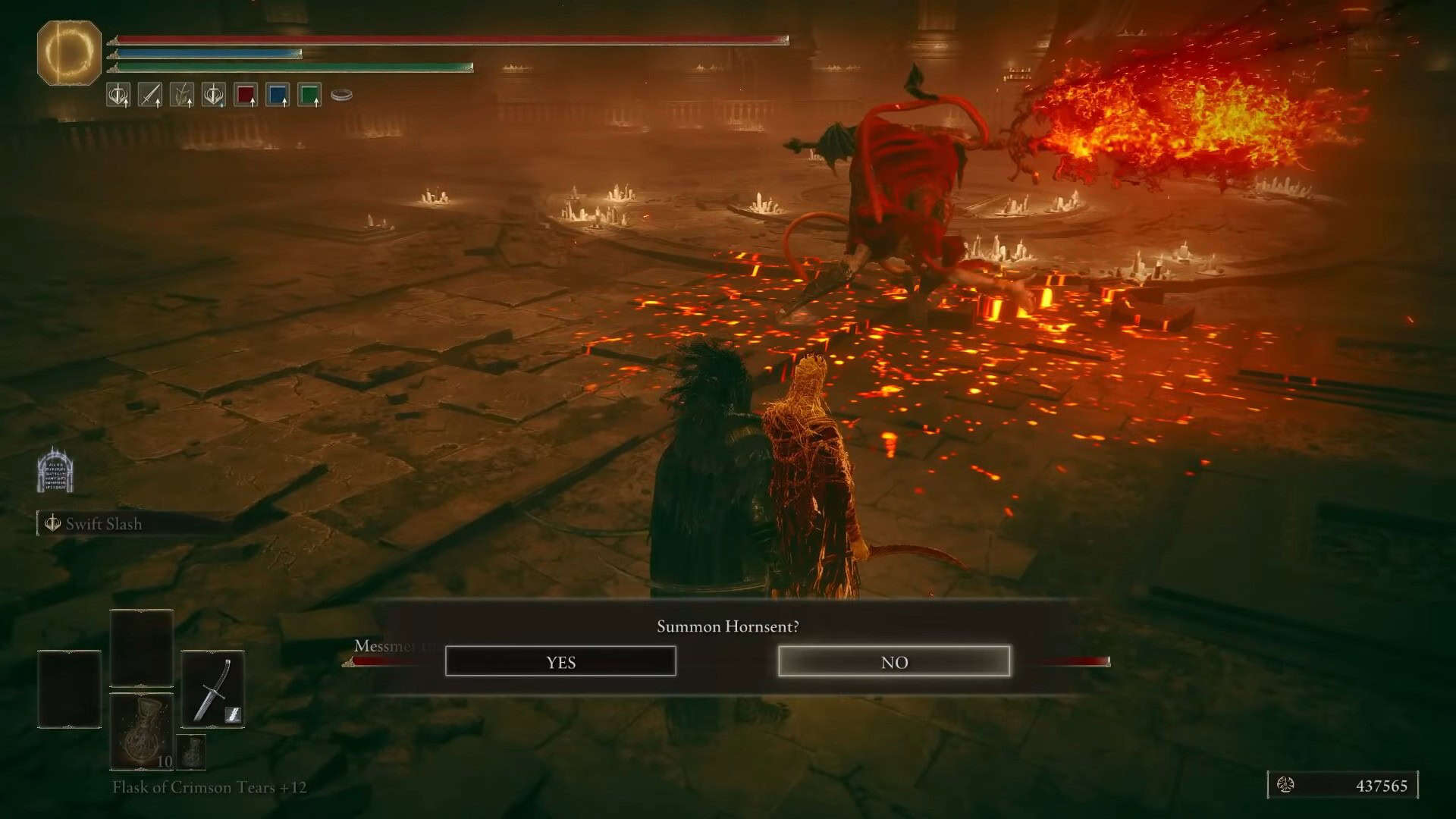Select the Flask of Crimson Tears slot

[x=142, y=731]
